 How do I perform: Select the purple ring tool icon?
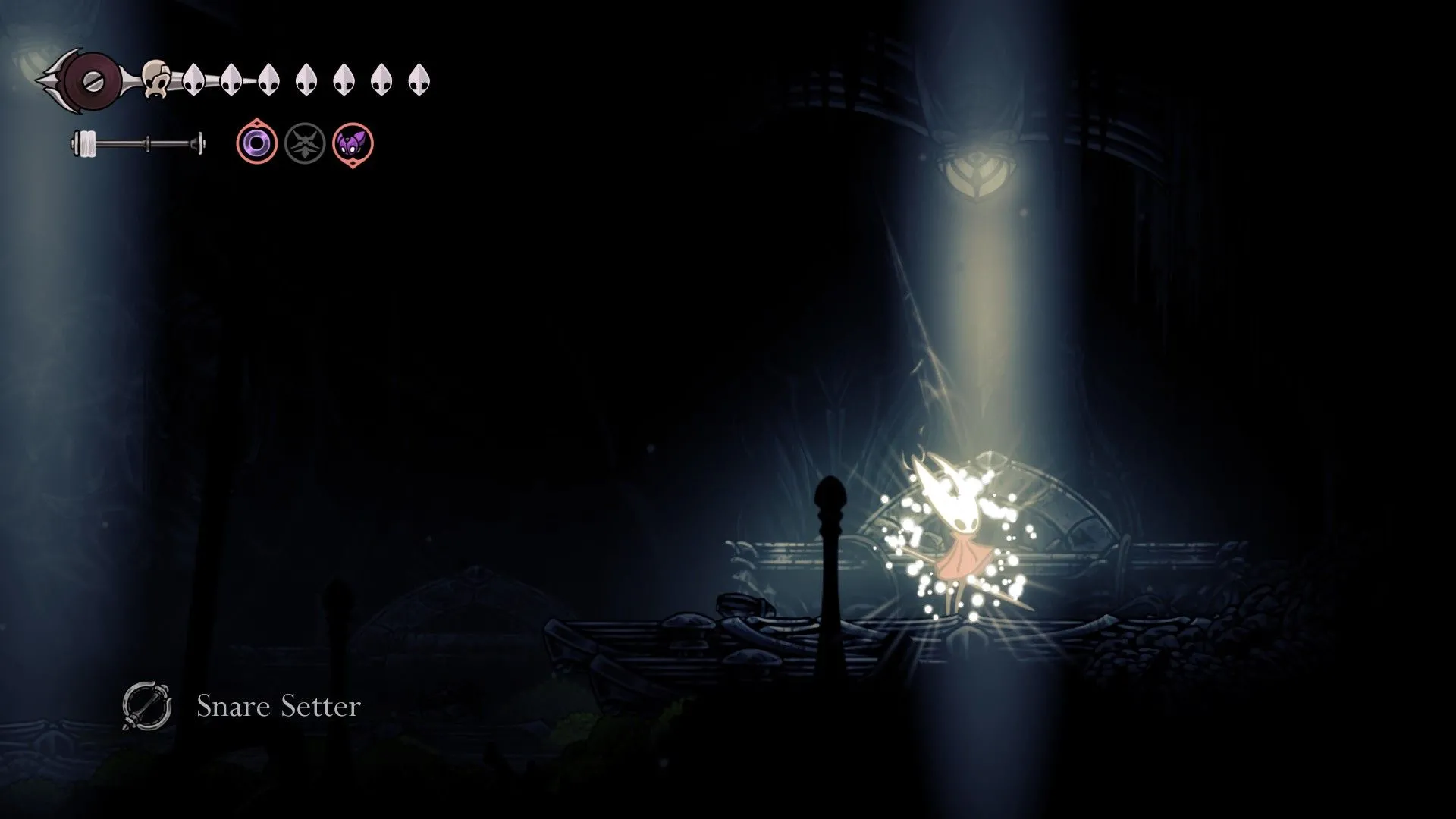coord(257,143)
